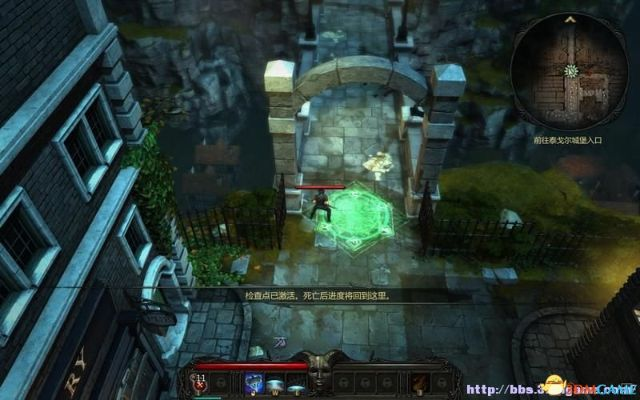Viewport: 640px width, 400px height.
Task: Open the circular minimap
Action: coord(570,71)
